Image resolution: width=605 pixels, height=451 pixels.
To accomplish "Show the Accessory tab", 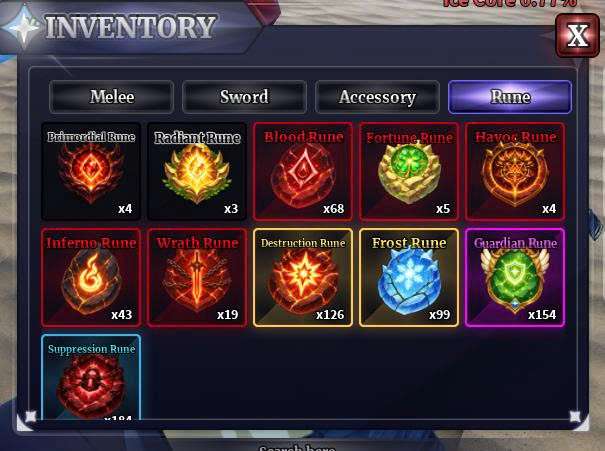I will [x=377, y=97].
